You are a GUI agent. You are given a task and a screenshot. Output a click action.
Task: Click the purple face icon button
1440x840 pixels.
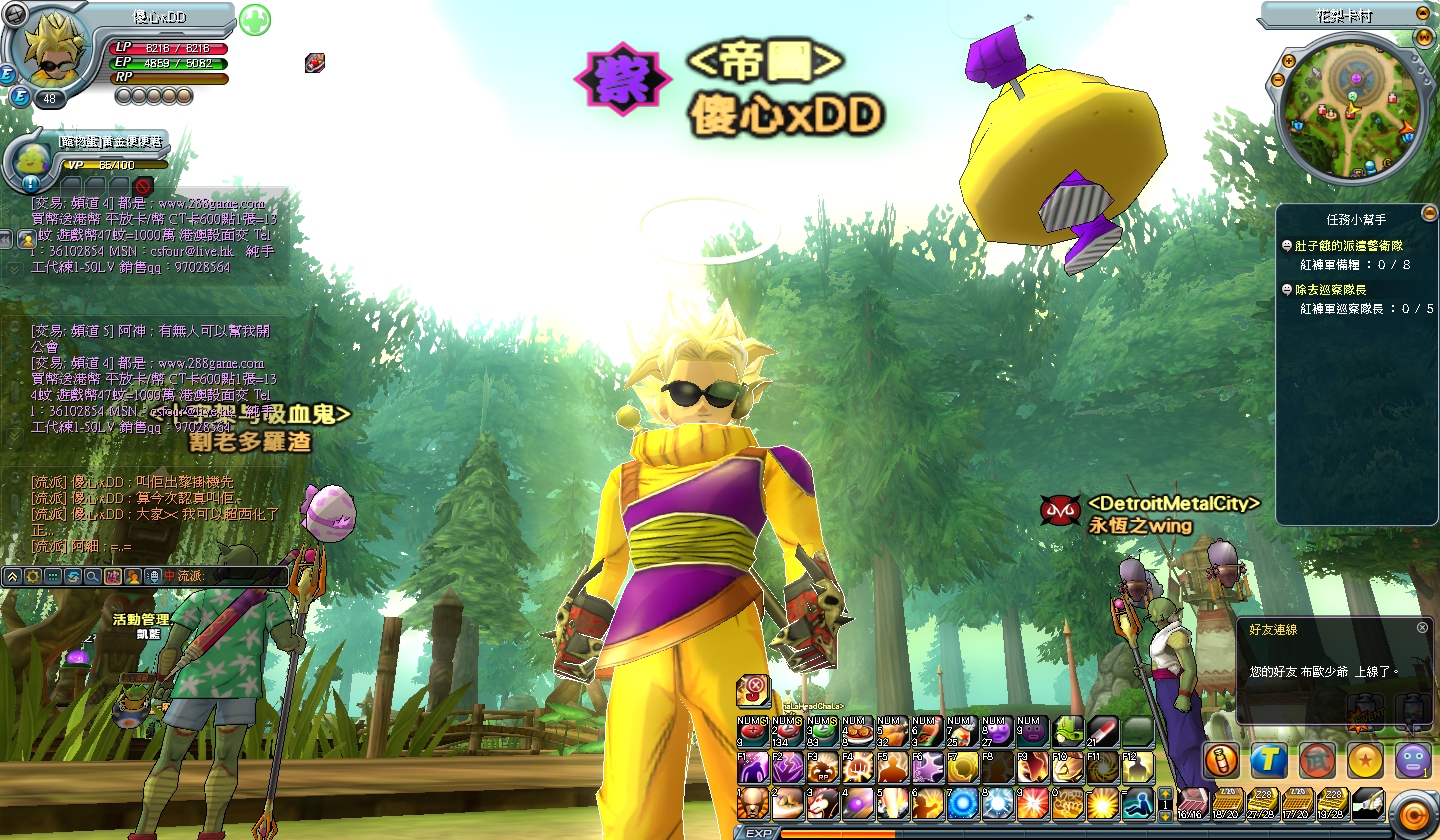(1412, 761)
